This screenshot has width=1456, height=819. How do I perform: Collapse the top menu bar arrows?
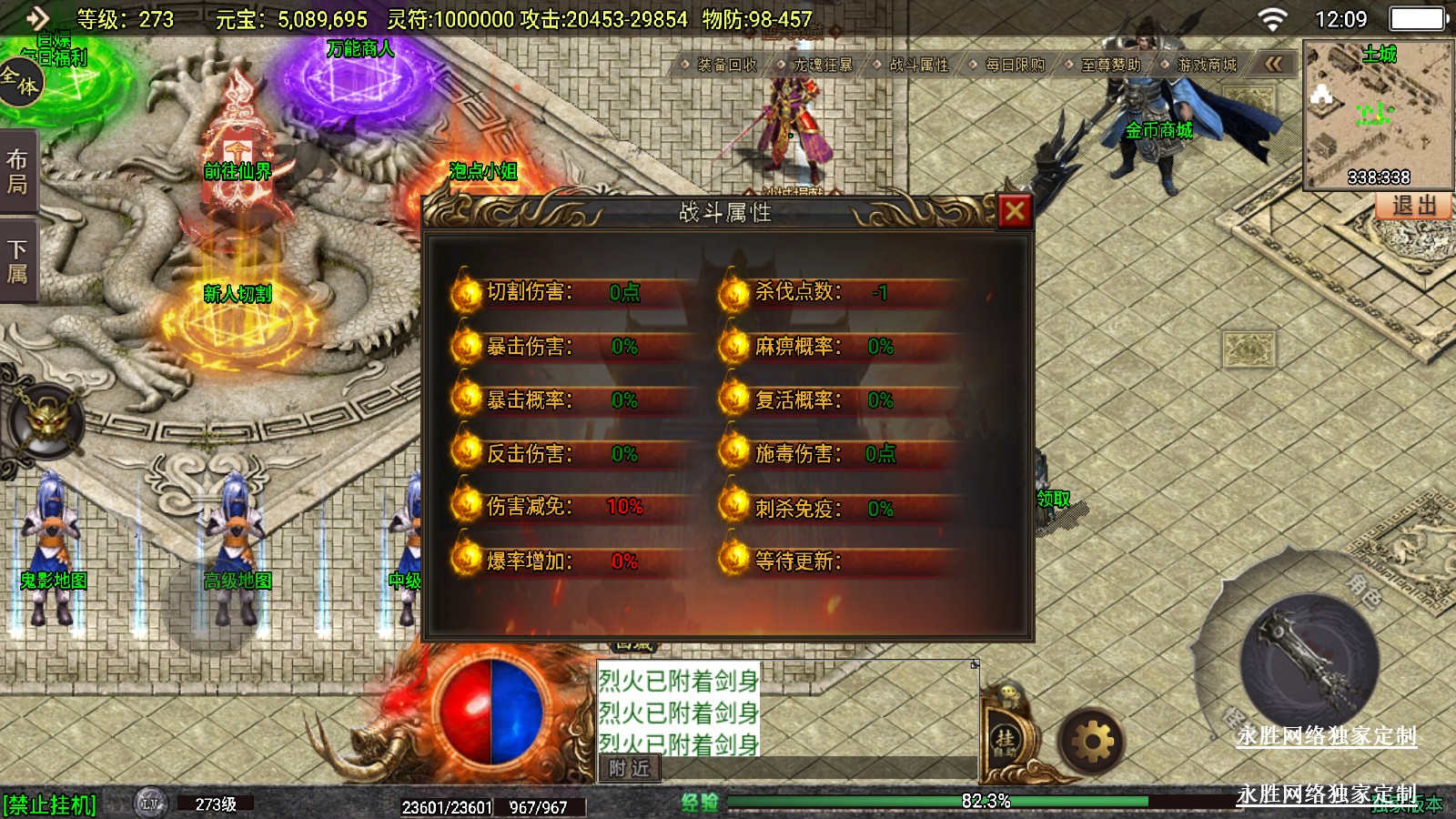click(1273, 64)
